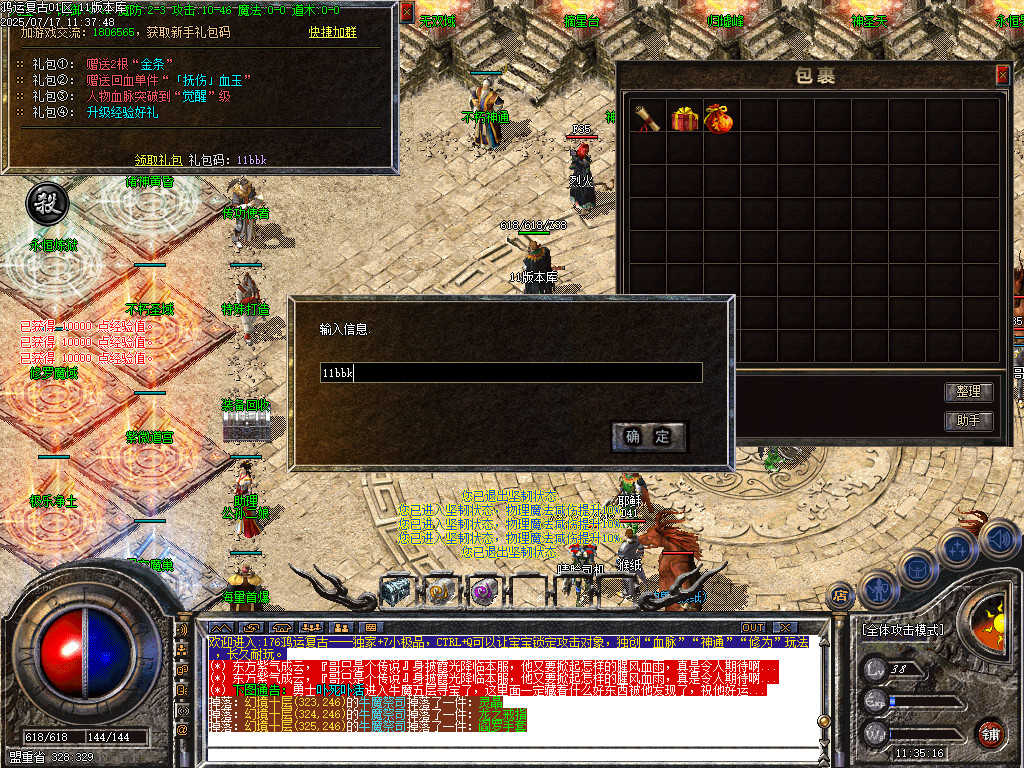Click the silver chest hotbar icon

(396, 591)
